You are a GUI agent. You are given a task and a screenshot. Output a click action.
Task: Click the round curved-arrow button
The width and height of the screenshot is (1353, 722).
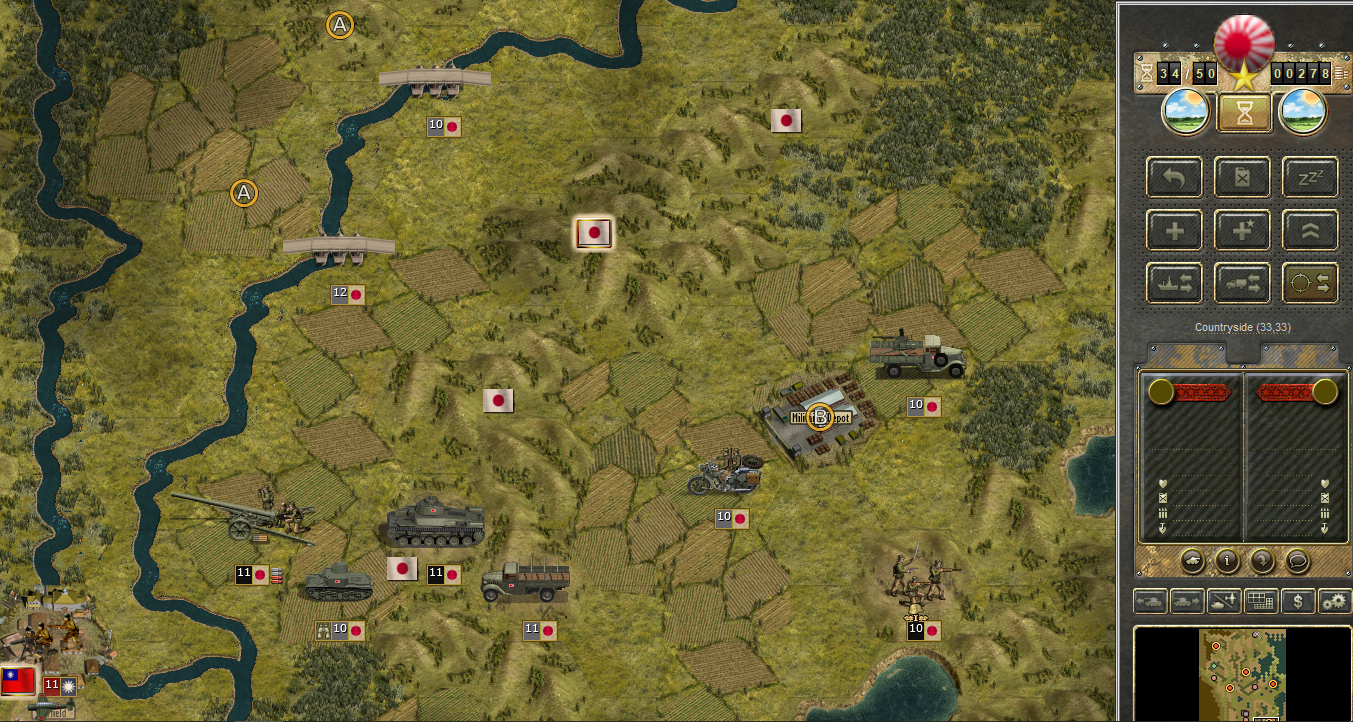click(1262, 560)
